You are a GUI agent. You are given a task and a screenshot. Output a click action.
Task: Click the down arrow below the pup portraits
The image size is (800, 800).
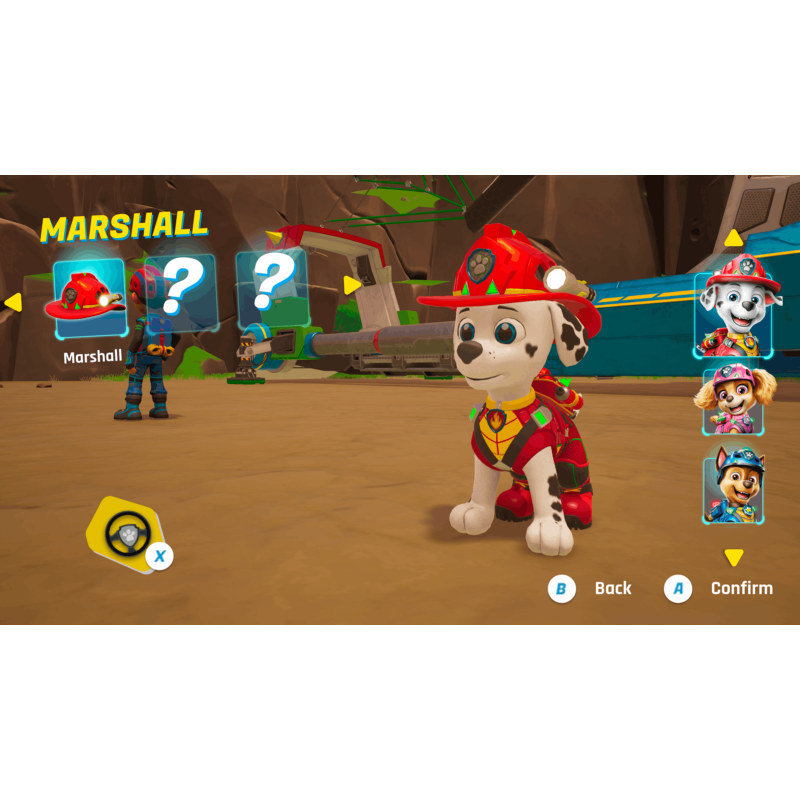point(734,557)
